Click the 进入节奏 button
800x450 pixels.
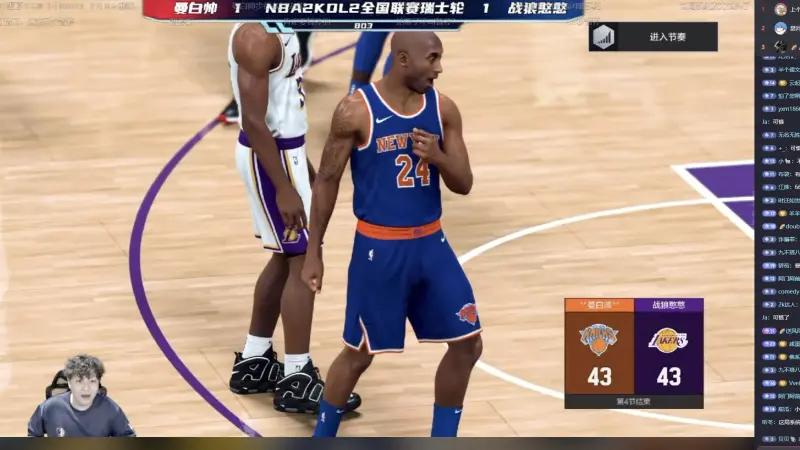(653, 37)
